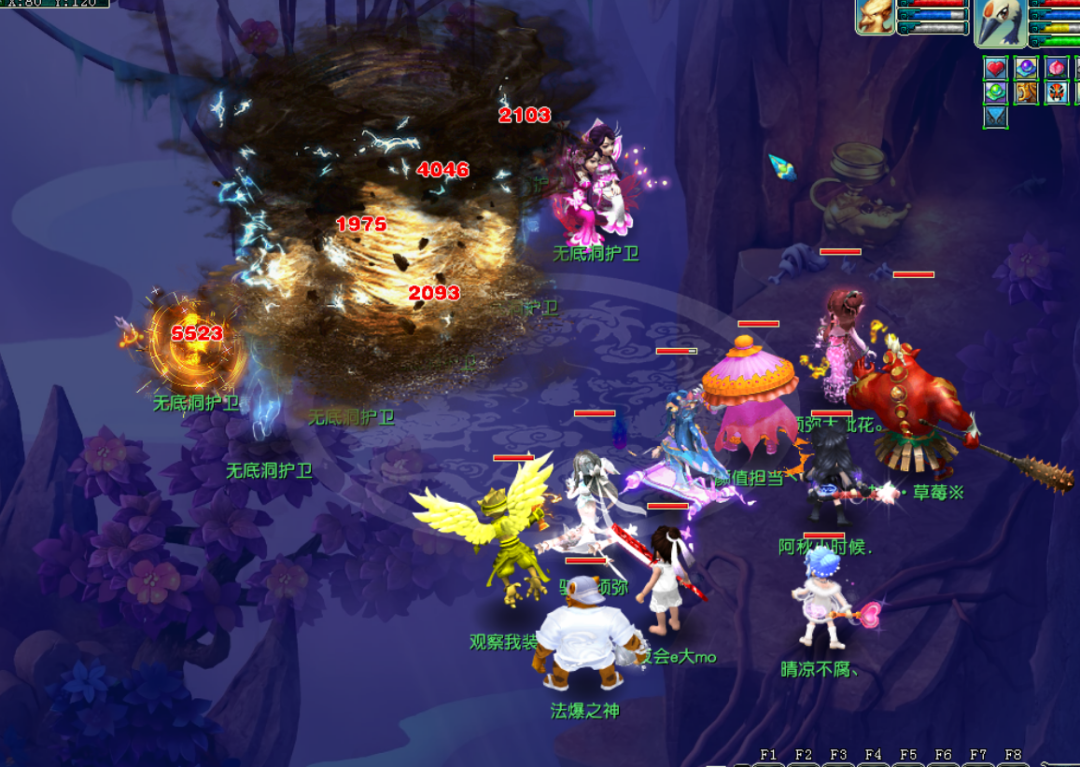
Task: Select the red opera mask icon
Action: click(x=1057, y=93)
